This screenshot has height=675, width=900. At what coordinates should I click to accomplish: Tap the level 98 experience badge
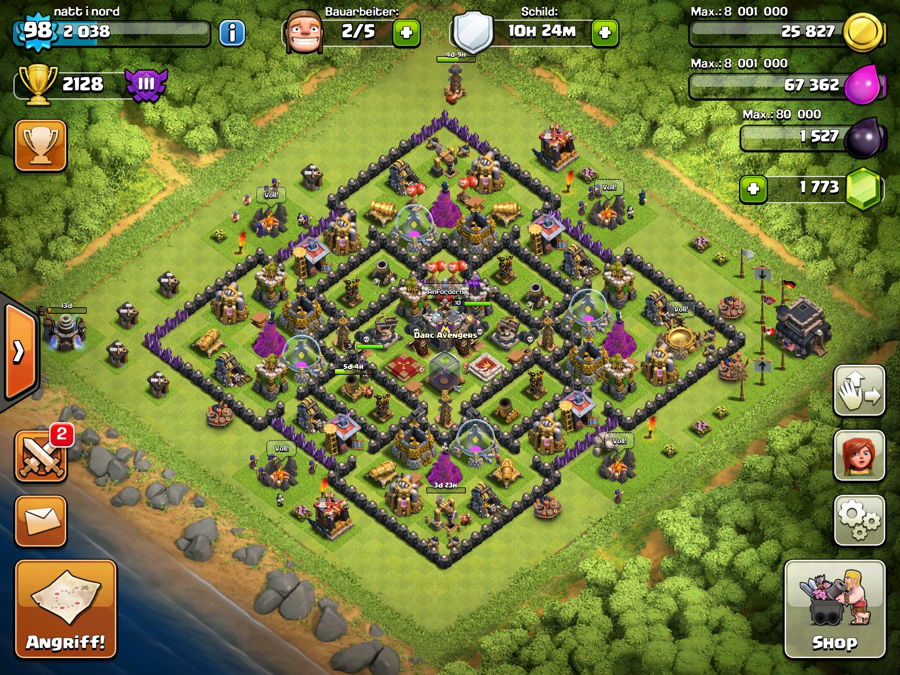(37, 30)
